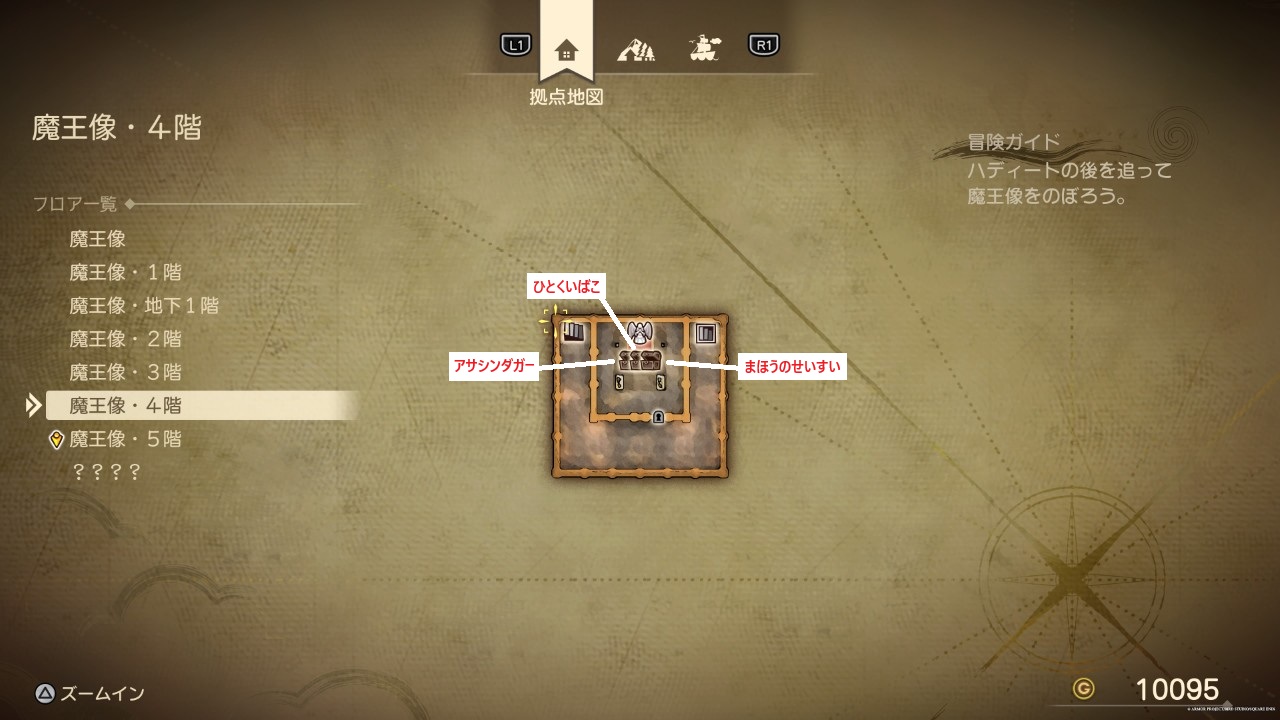Choose the 魔王像・1階 floor
1280x720 pixels.
point(125,272)
